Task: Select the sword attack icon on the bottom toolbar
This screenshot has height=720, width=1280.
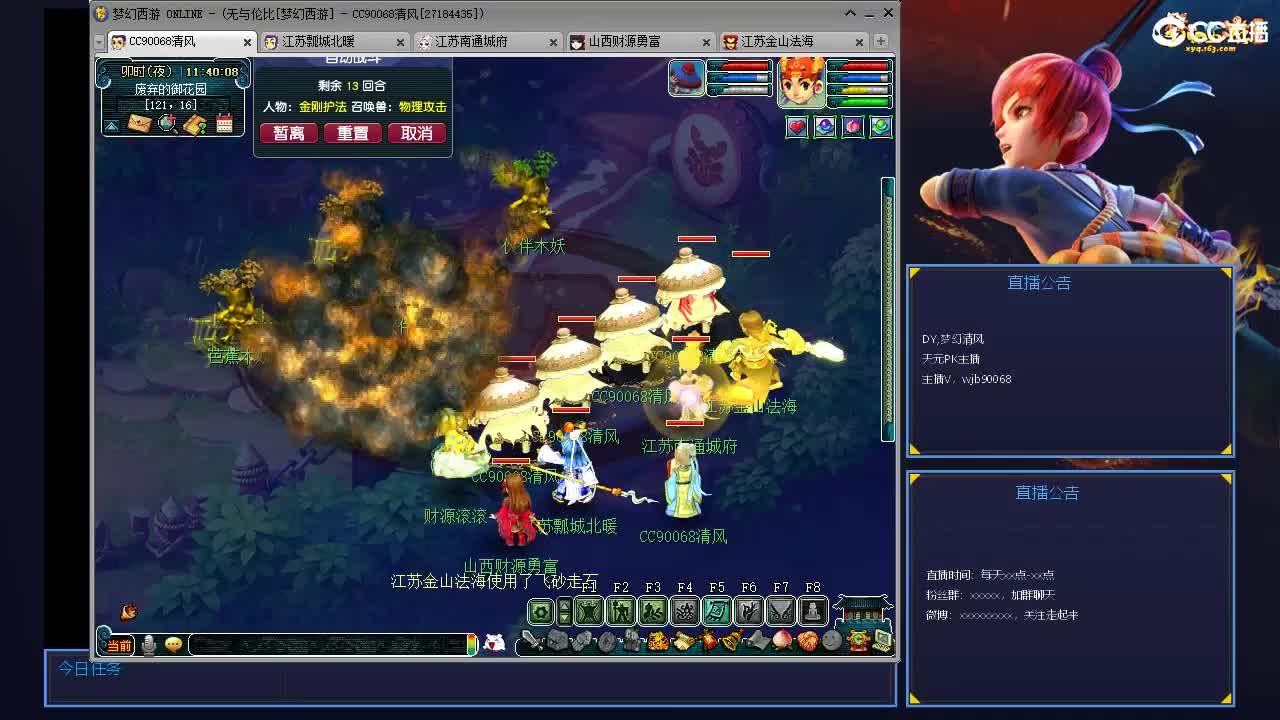Action: pos(531,641)
